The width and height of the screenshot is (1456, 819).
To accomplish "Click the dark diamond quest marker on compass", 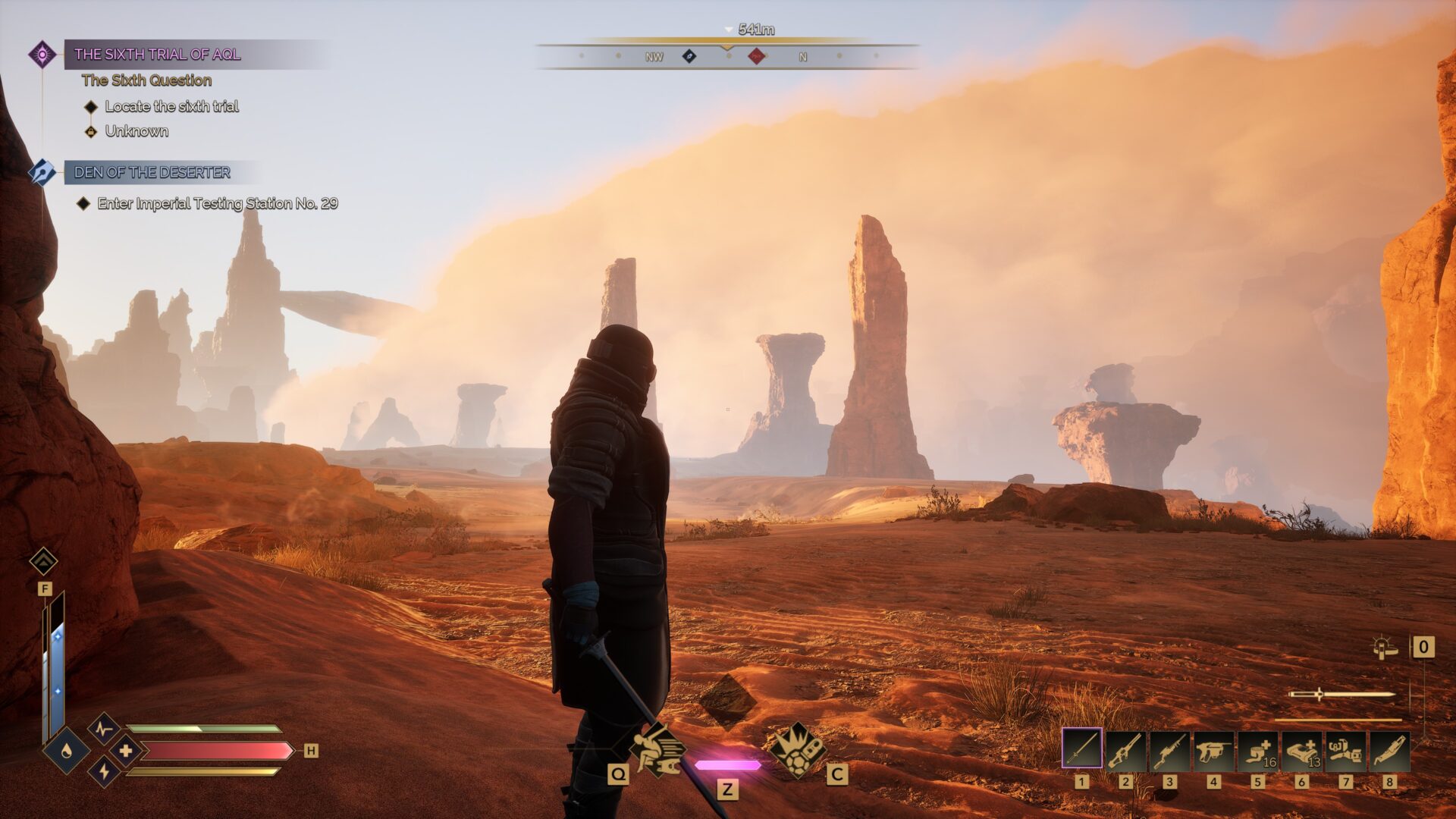I will [689, 55].
